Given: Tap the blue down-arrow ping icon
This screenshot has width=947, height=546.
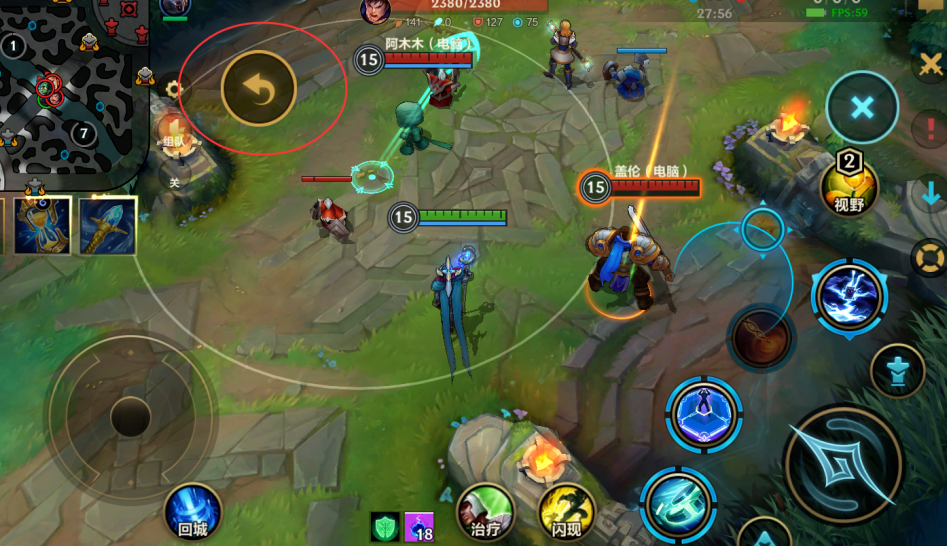Looking at the screenshot, I should click(930, 192).
